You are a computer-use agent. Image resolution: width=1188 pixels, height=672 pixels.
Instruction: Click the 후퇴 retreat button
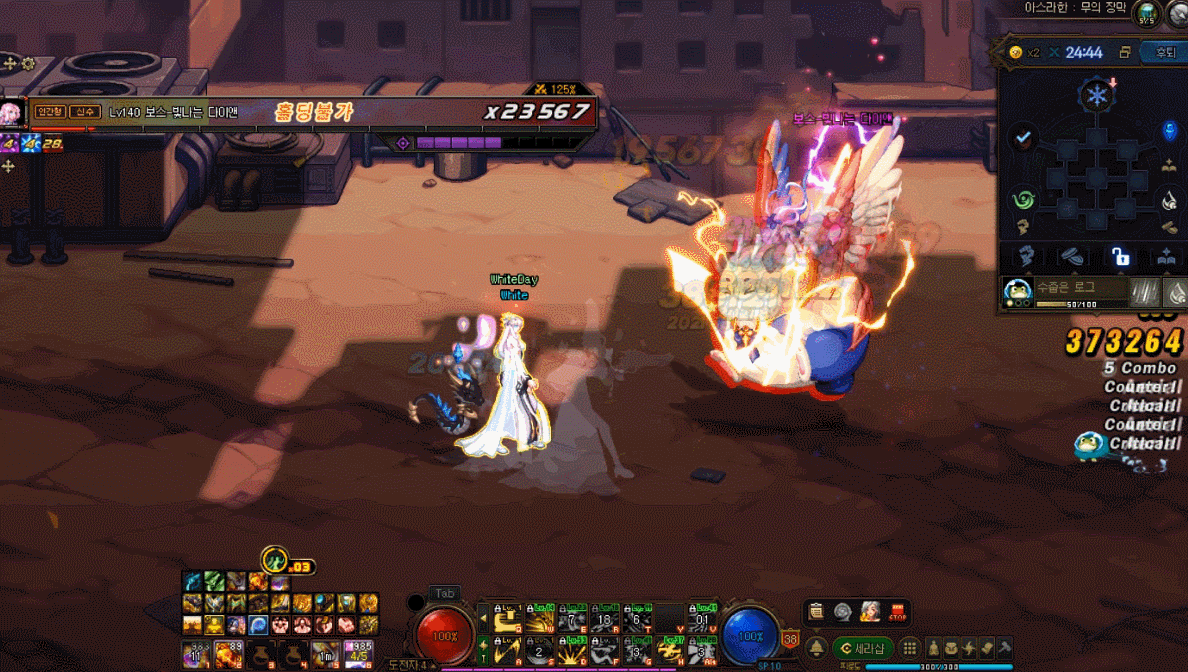1165,52
